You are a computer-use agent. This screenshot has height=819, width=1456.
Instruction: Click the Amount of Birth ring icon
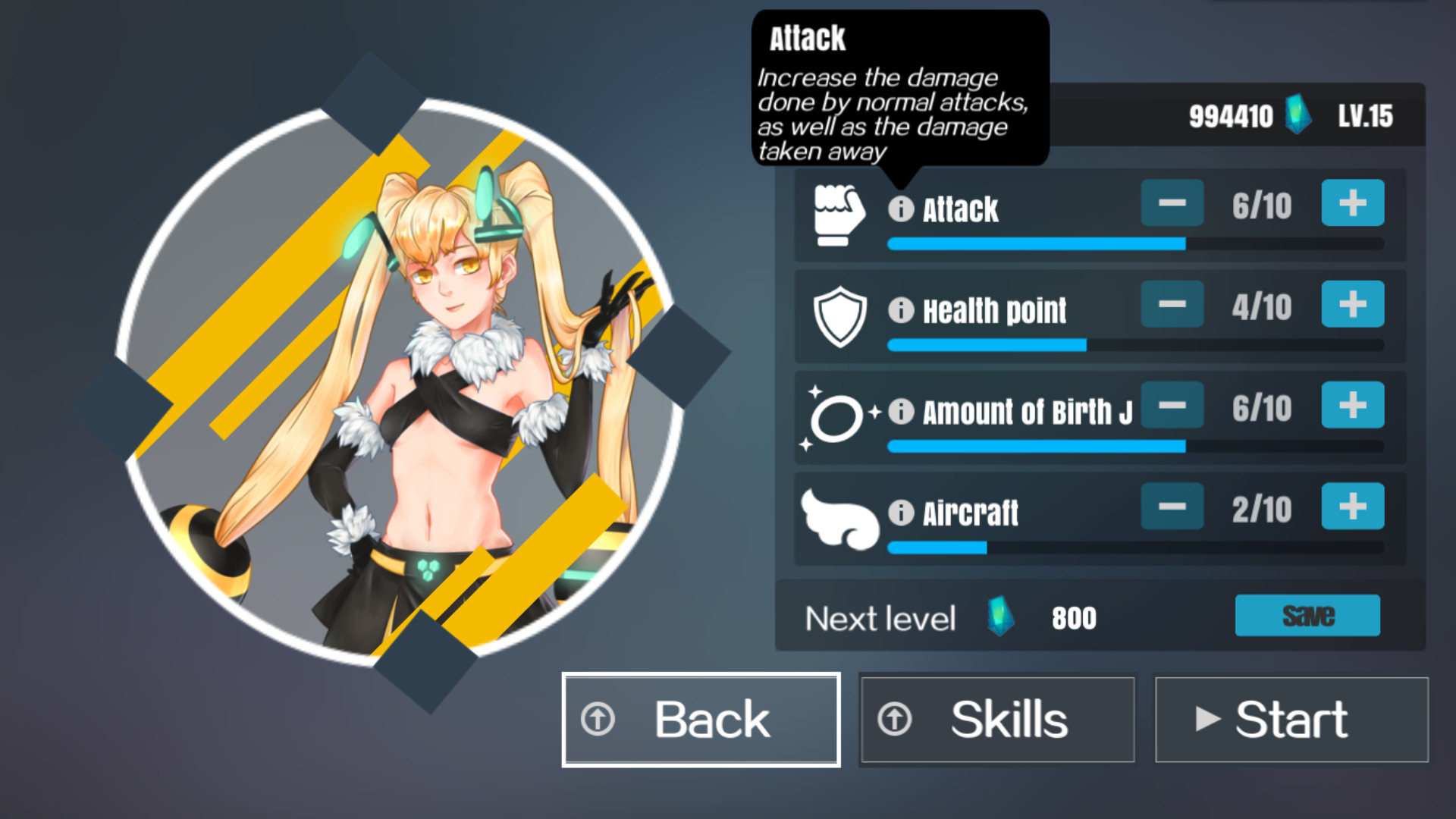(836, 416)
